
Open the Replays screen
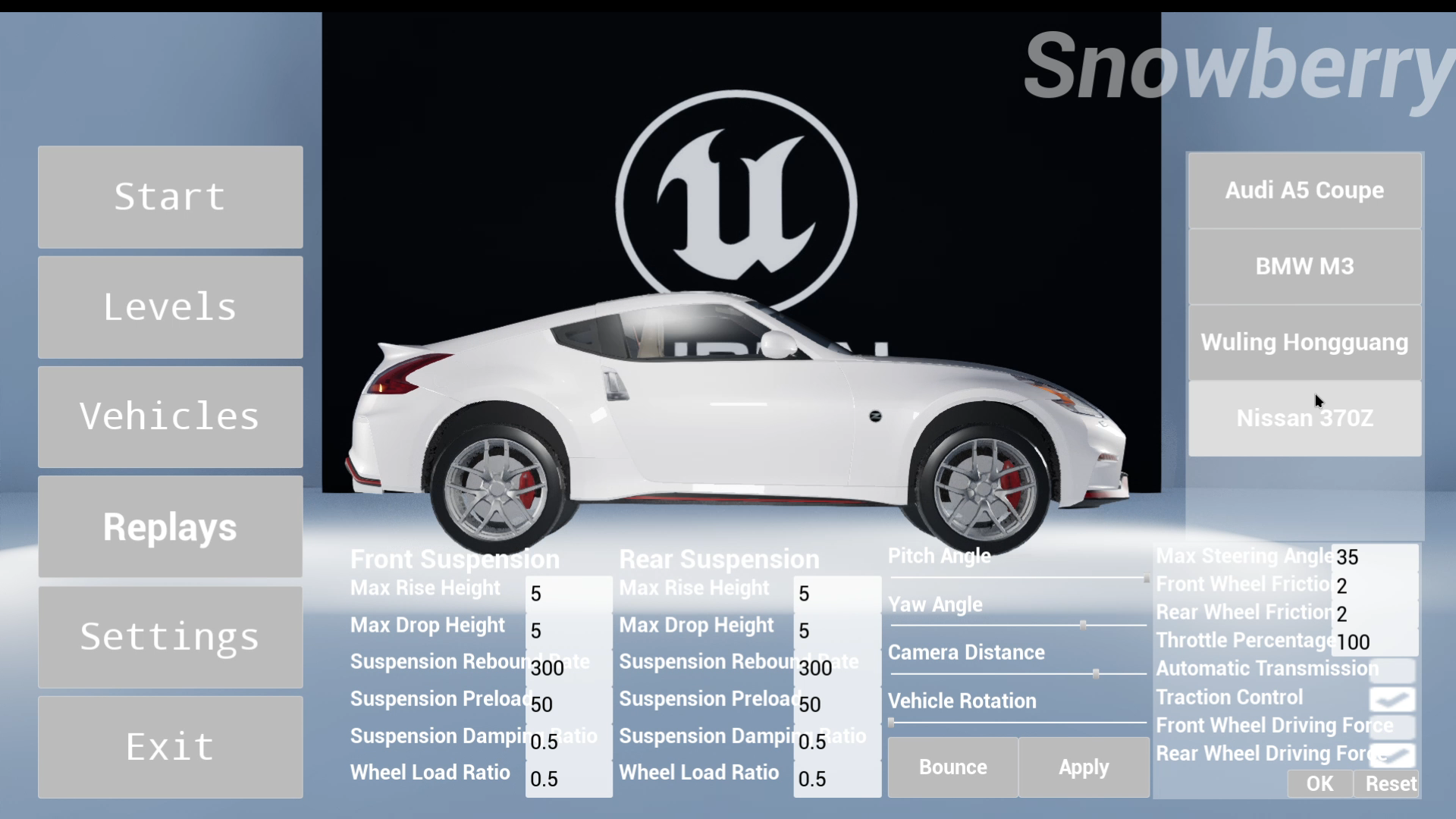[x=169, y=526]
